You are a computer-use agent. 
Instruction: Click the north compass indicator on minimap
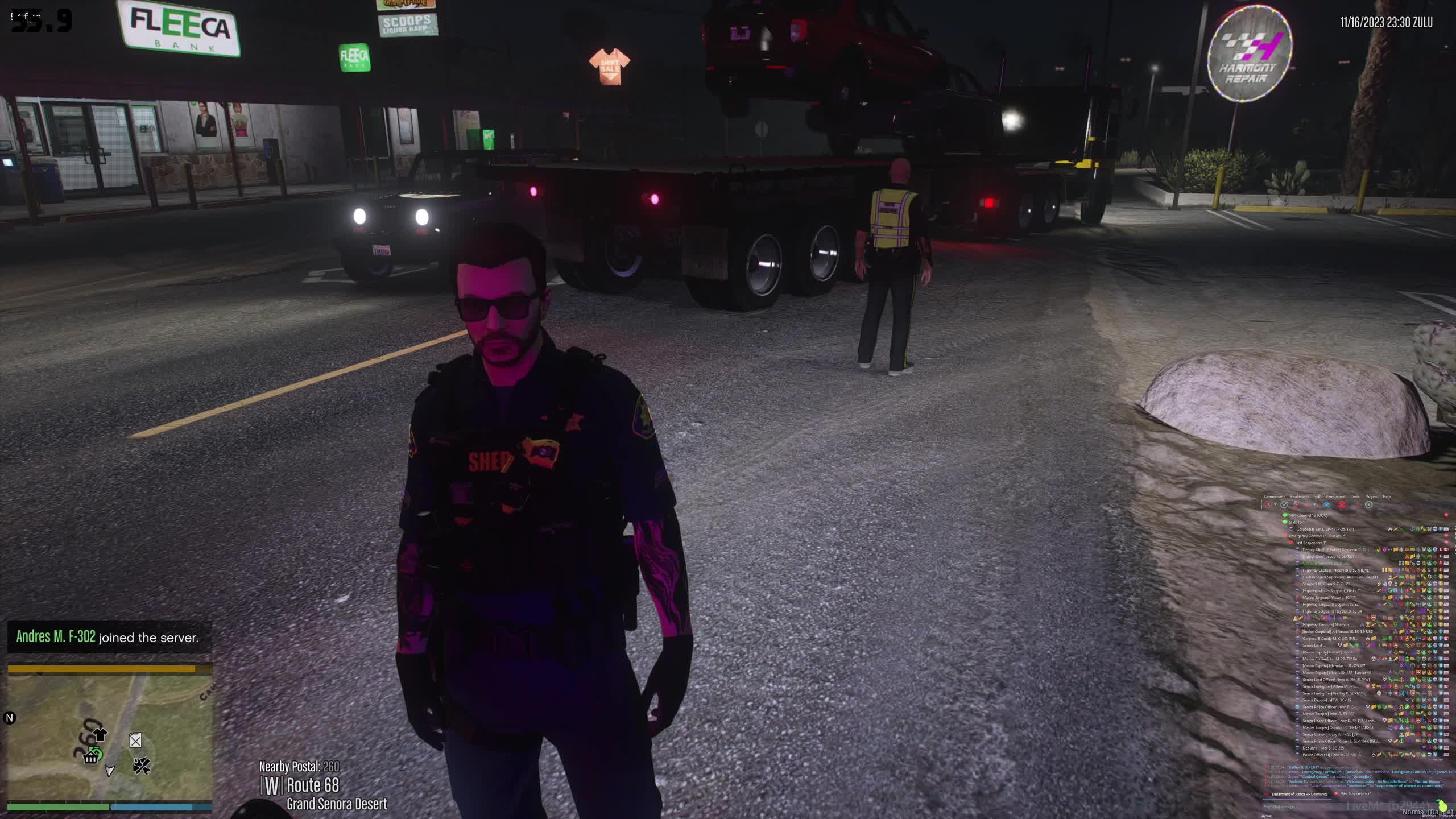pyautogui.click(x=9, y=718)
